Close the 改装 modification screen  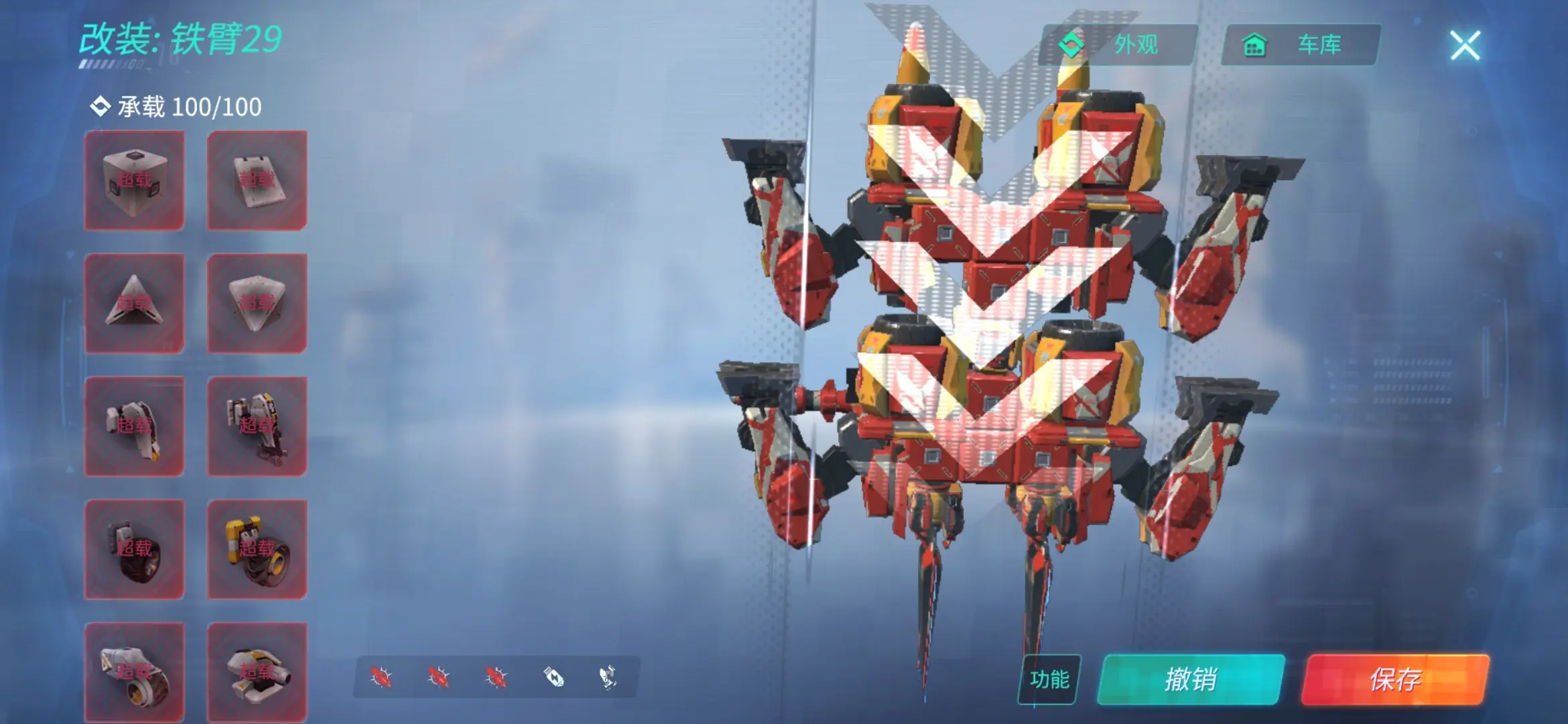[x=1465, y=46]
